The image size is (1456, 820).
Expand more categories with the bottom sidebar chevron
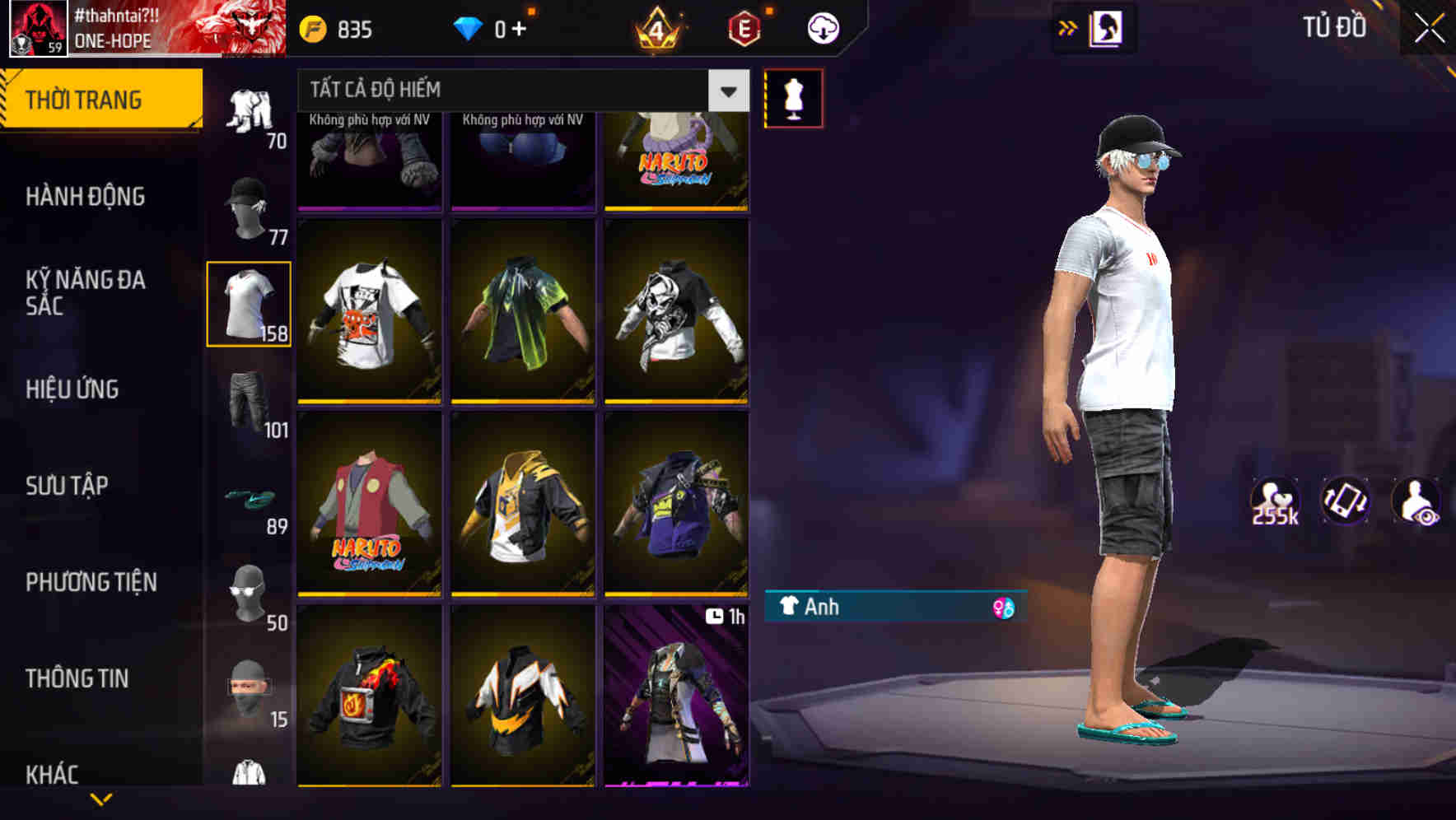click(x=102, y=800)
